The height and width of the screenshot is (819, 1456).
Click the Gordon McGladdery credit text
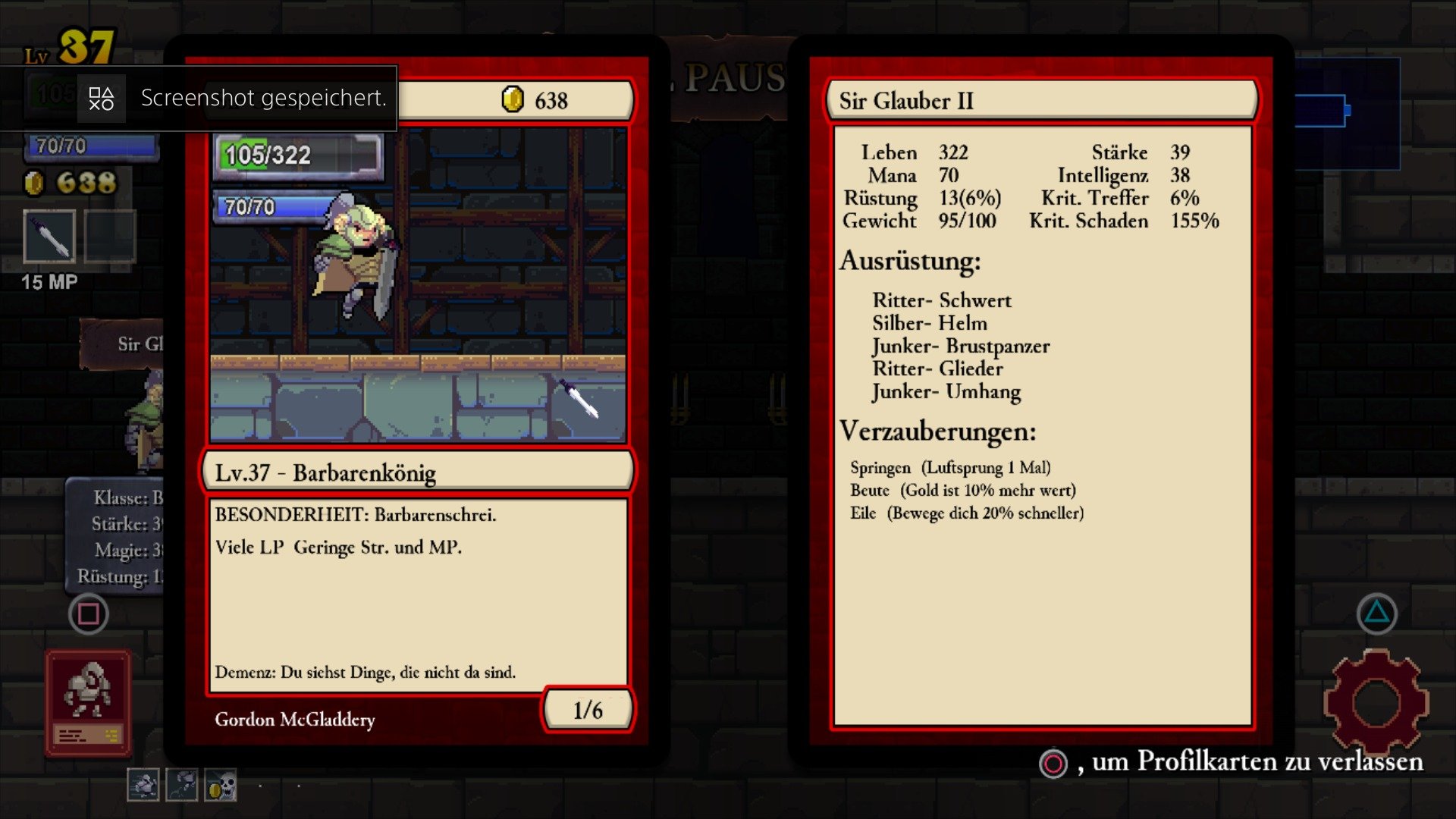tap(294, 720)
